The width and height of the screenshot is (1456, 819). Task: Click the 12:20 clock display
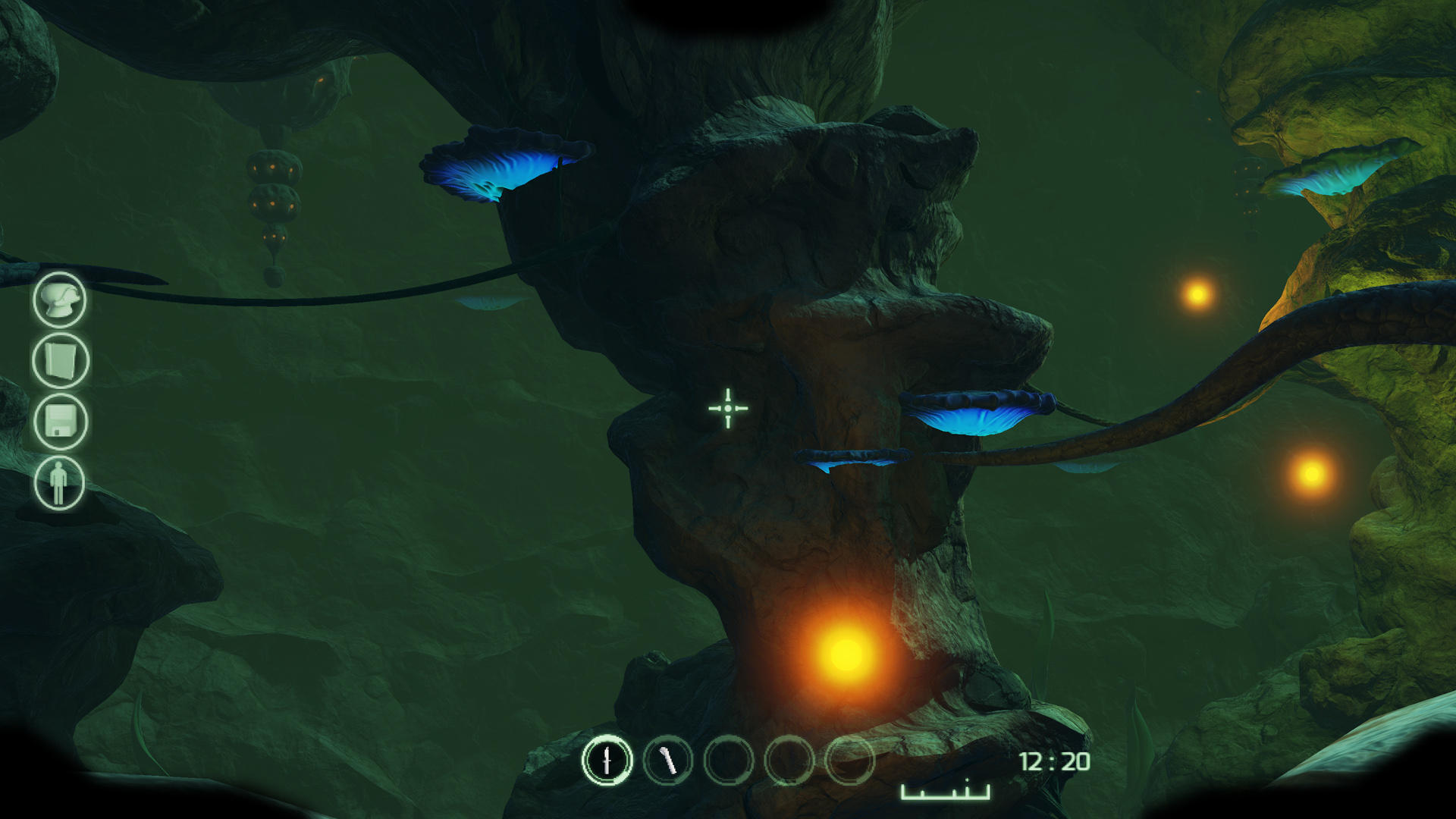pyautogui.click(x=1056, y=761)
